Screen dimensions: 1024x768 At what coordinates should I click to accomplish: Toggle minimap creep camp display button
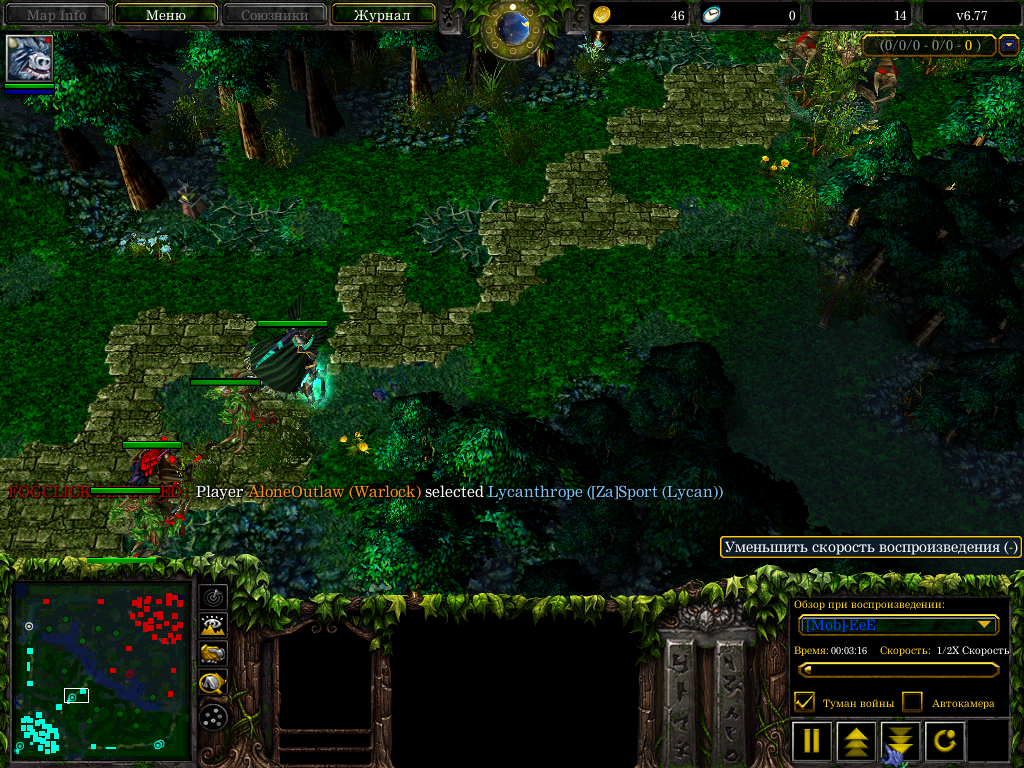(x=213, y=684)
